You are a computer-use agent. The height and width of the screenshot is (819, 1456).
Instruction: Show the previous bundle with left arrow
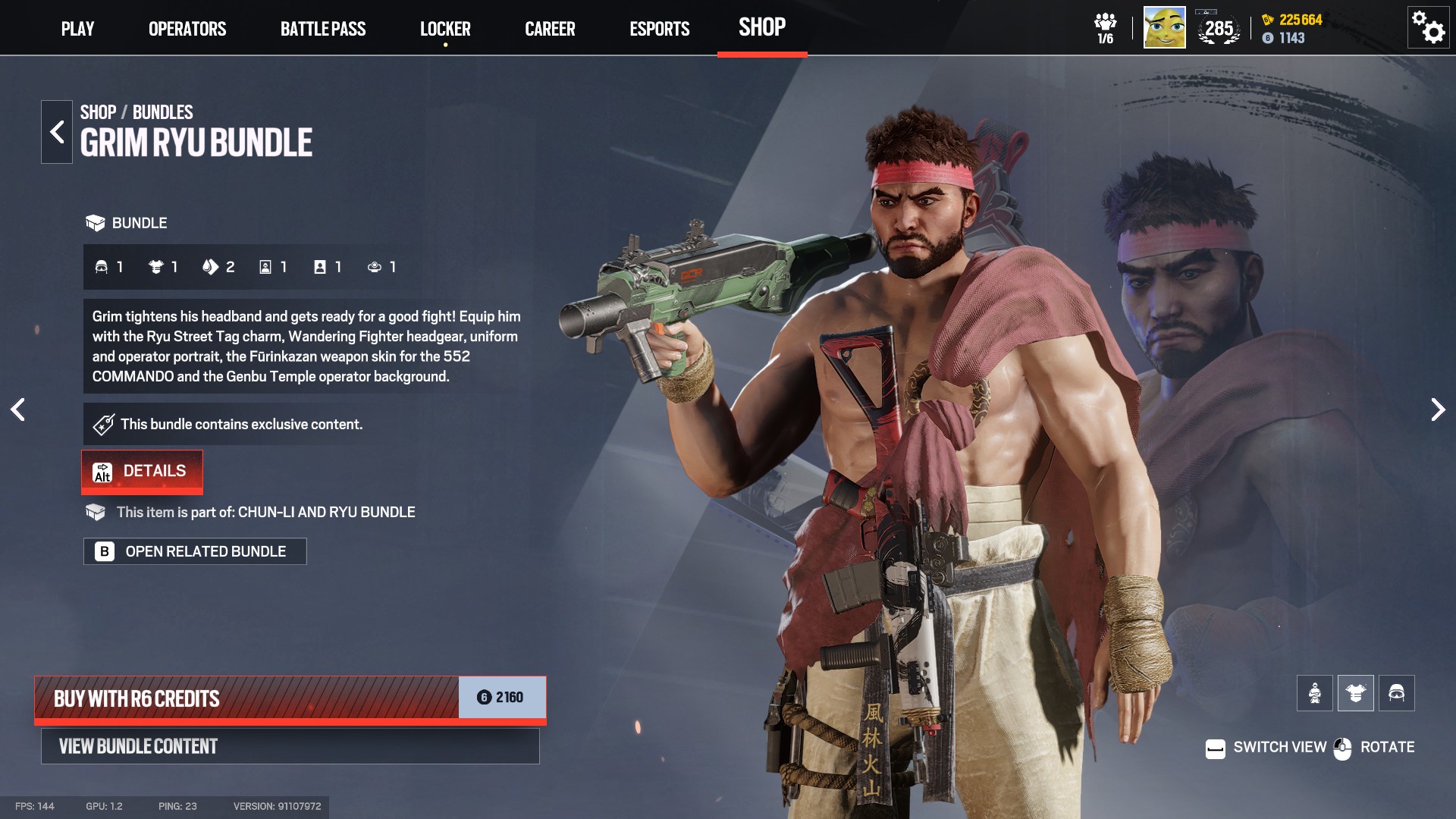[18, 409]
